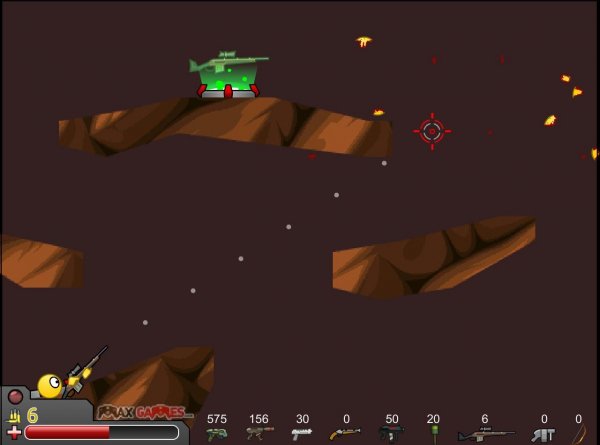Choose the grey twin-barrel weapon icon
Image resolution: width=600 pixels, height=445 pixels.
pos(543,434)
